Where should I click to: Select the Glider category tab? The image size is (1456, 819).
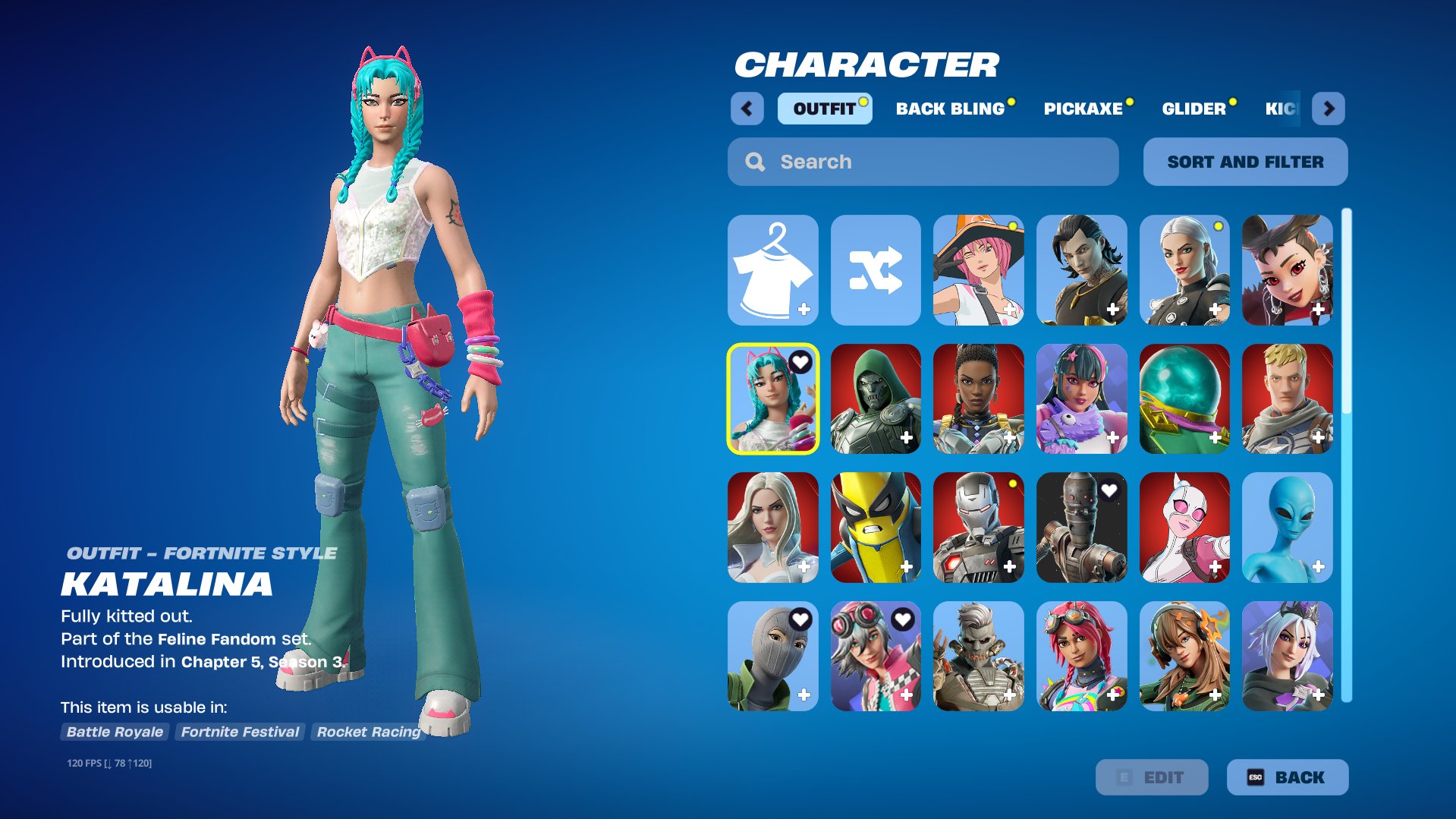(1193, 109)
